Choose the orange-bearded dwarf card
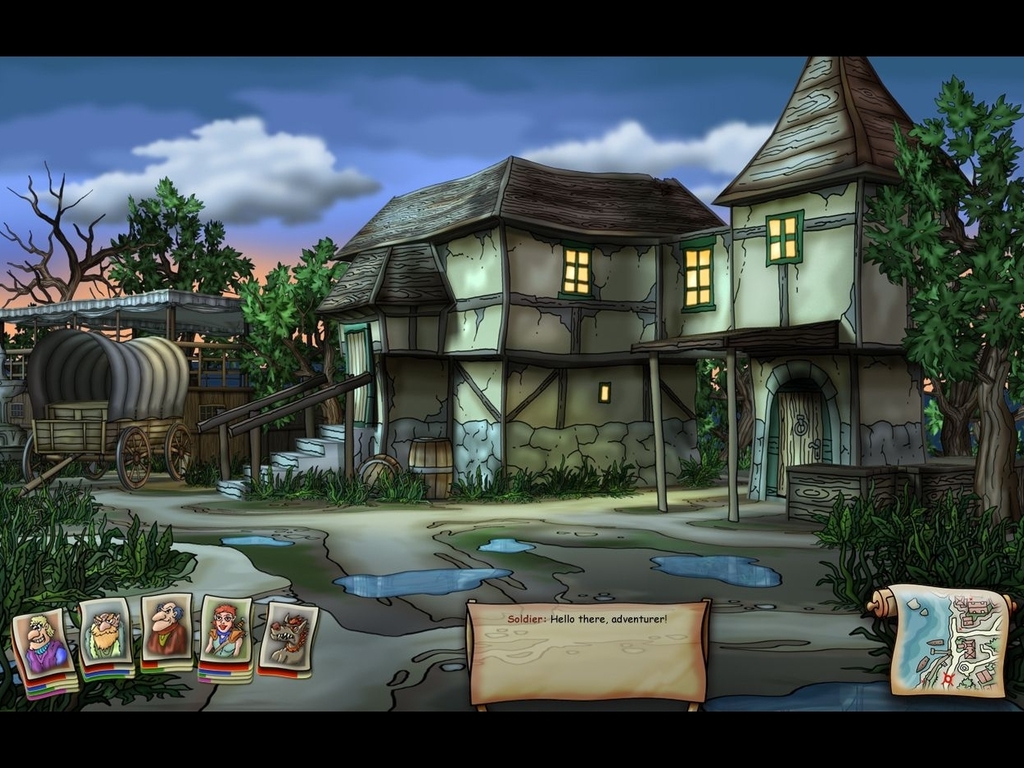The height and width of the screenshot is (768, 1024). [x=104, y=632]
